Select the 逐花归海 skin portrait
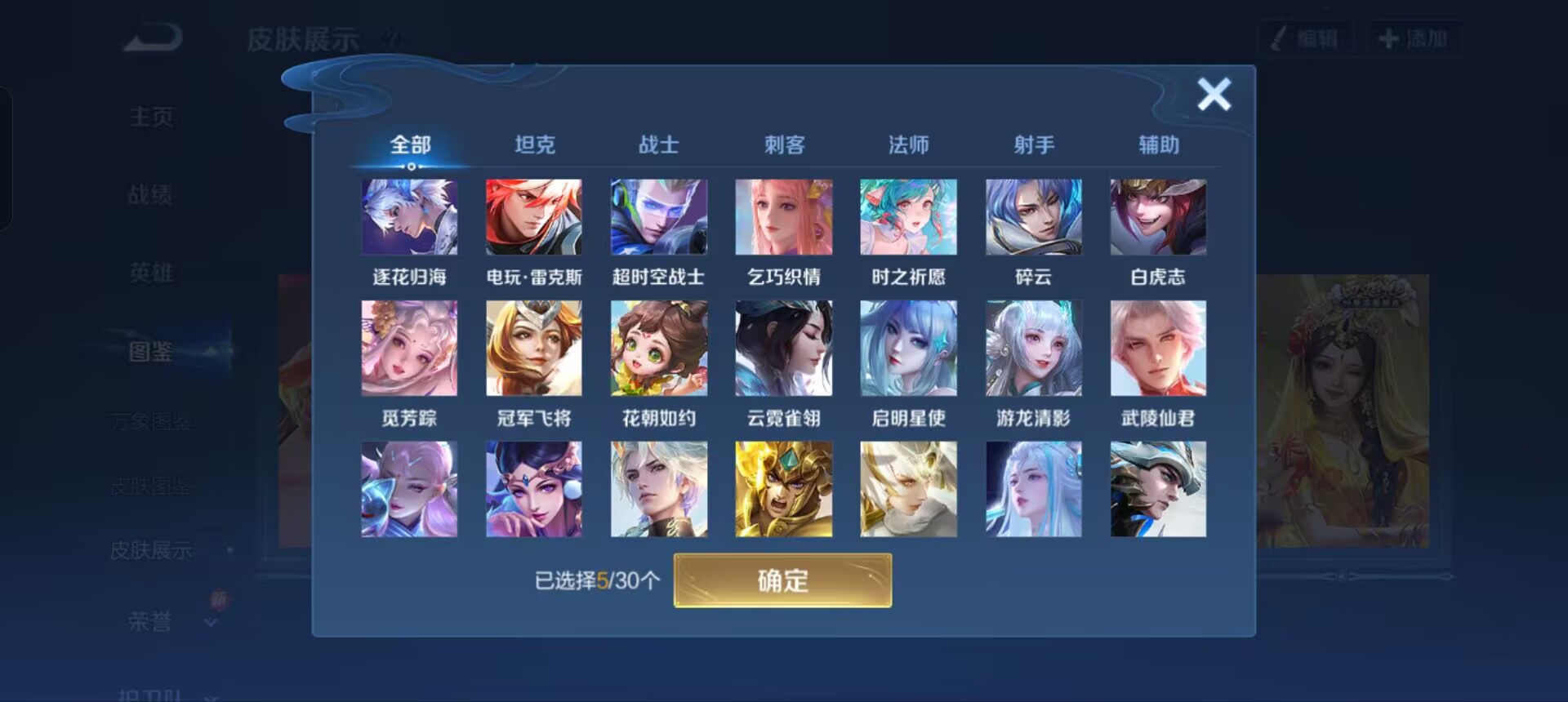 (x=410, y=216)
